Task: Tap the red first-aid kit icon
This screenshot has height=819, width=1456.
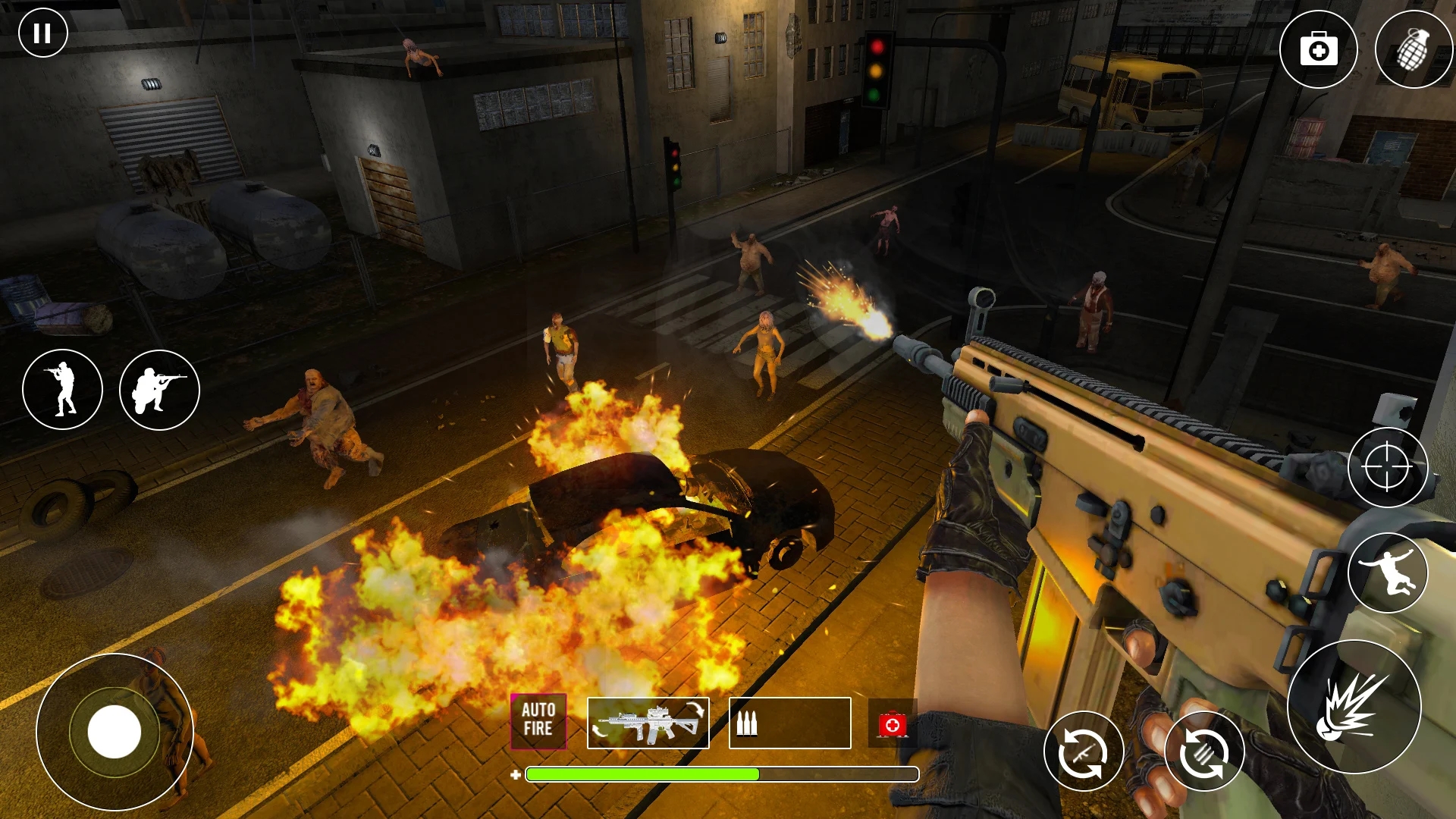Action: click(892, 724)
